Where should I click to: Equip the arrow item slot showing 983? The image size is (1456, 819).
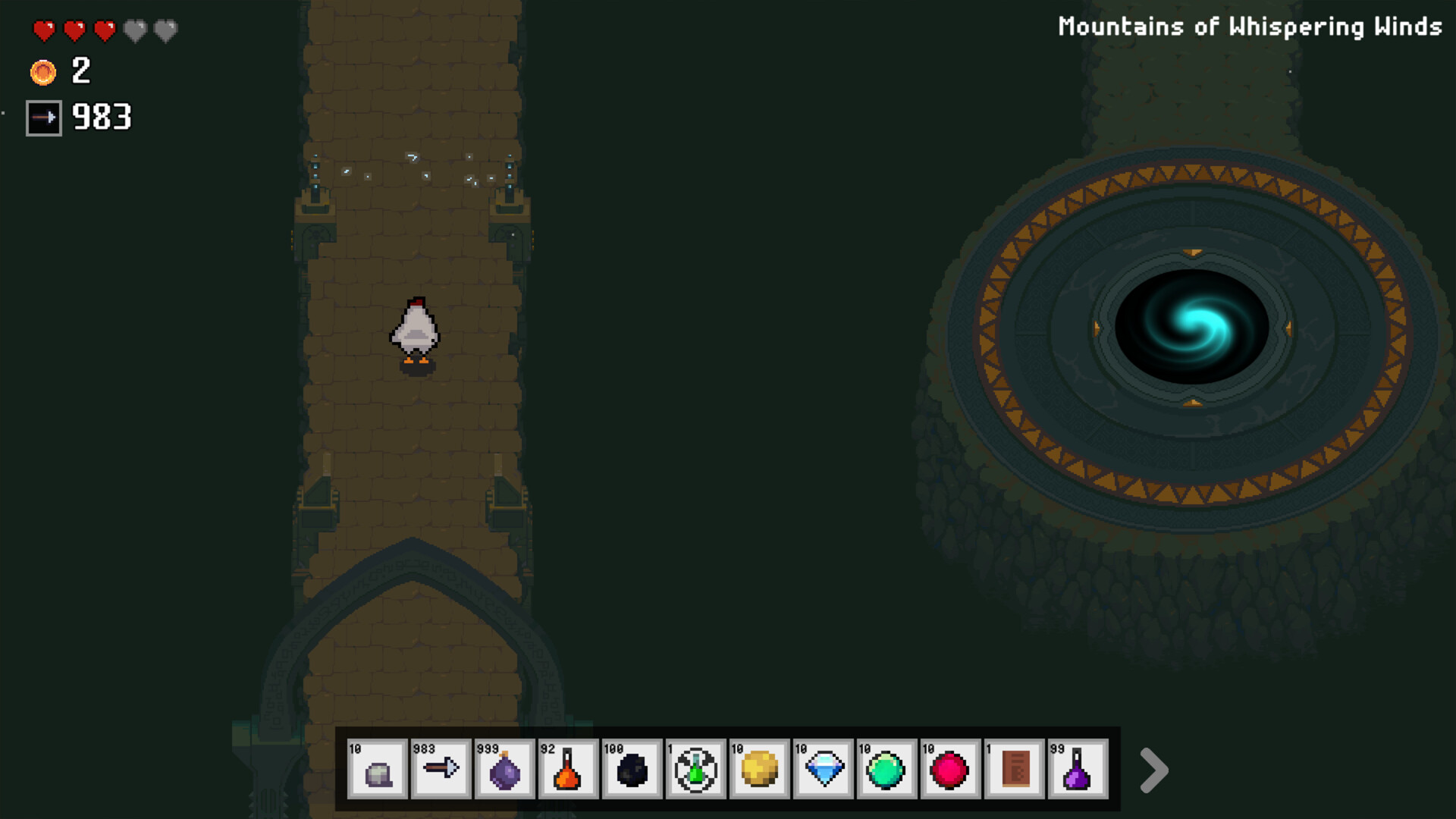tap(441, 770)
